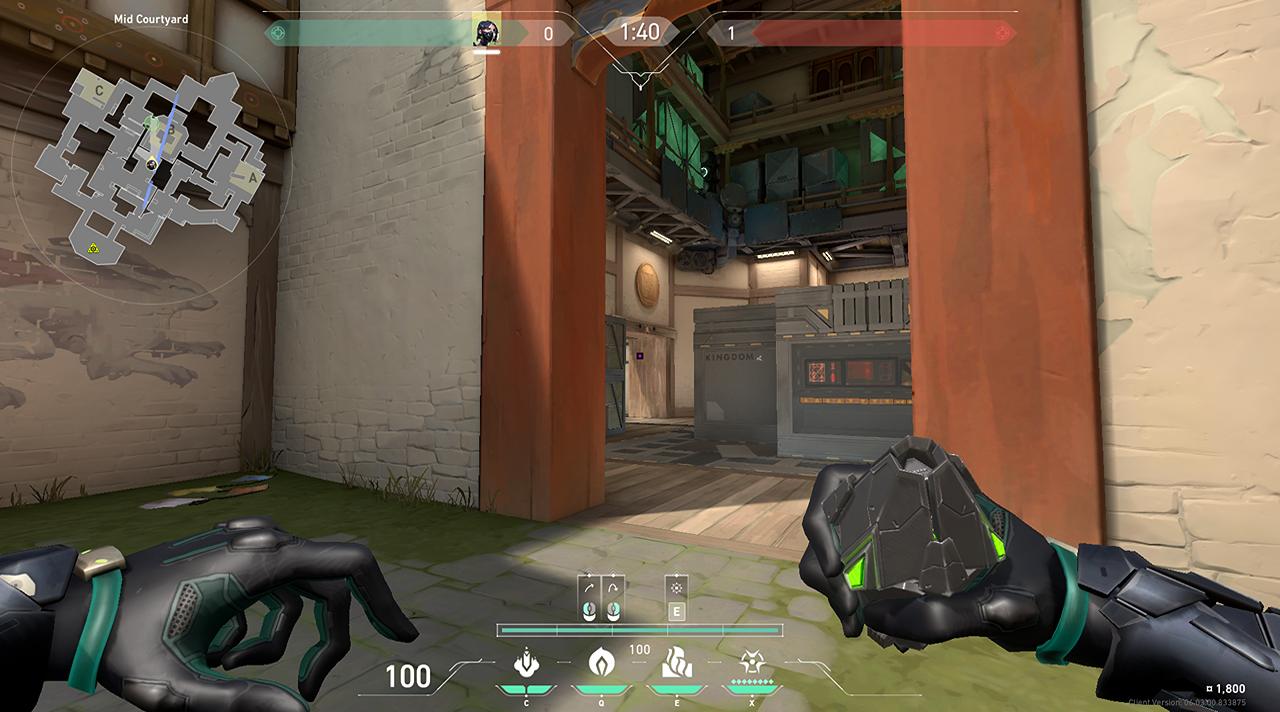Click the A site marker on minimap
Viewport: 1280px width, 712px height.
pos(252,178)
